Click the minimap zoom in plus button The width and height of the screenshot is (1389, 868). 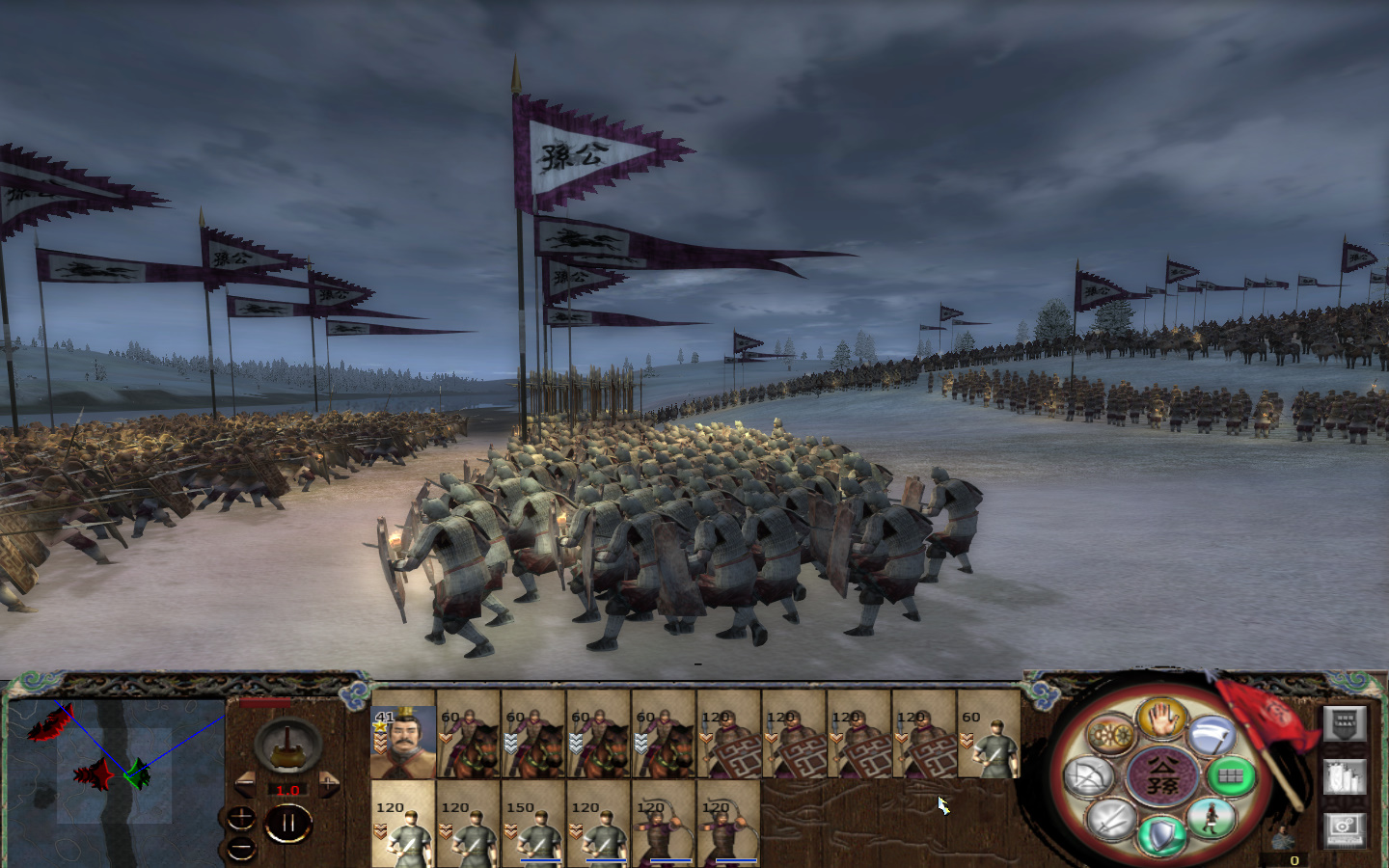(x=241, y=816)
